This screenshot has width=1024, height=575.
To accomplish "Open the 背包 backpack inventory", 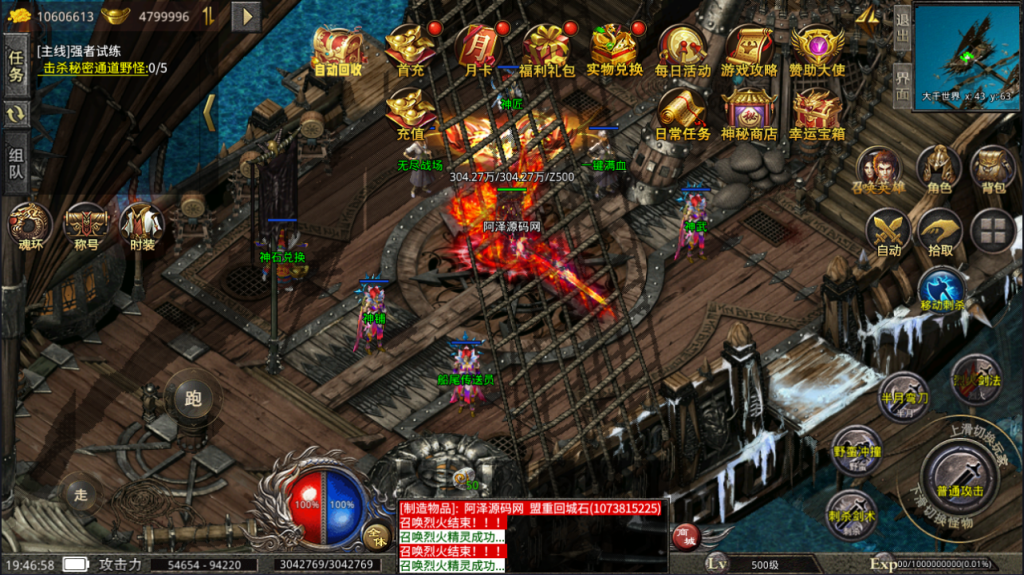I will (993, 168).
